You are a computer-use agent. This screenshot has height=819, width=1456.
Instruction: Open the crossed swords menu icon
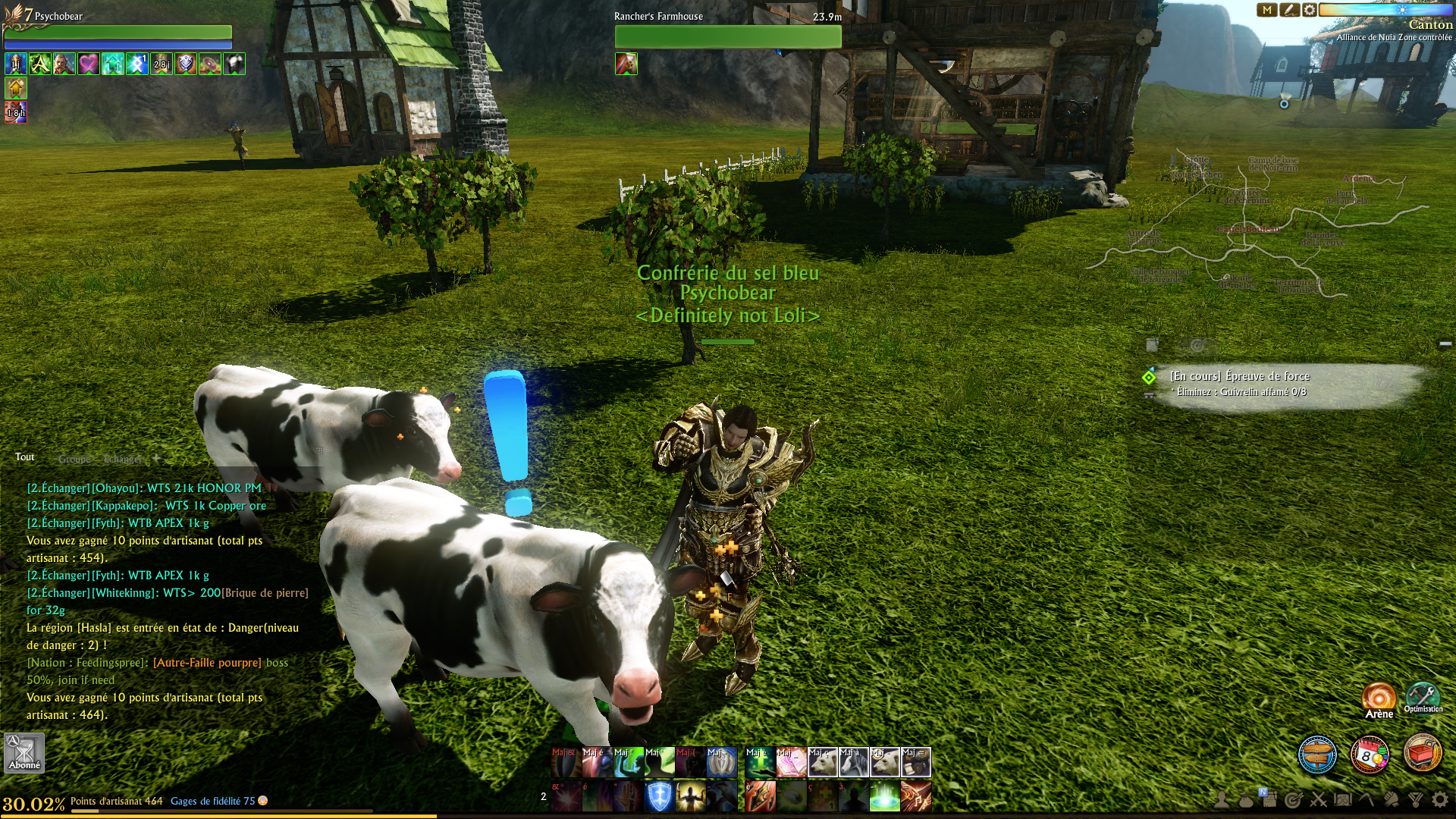click(1318, 799)
